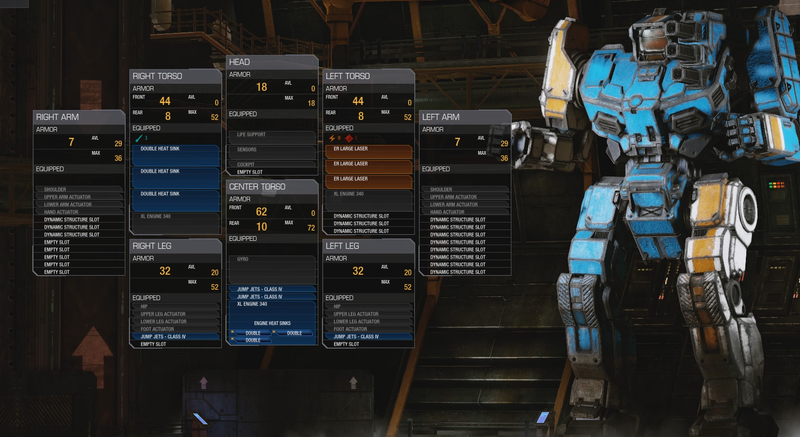Select the Upper Leg Actuator in Left Leg

pos(368,314)
